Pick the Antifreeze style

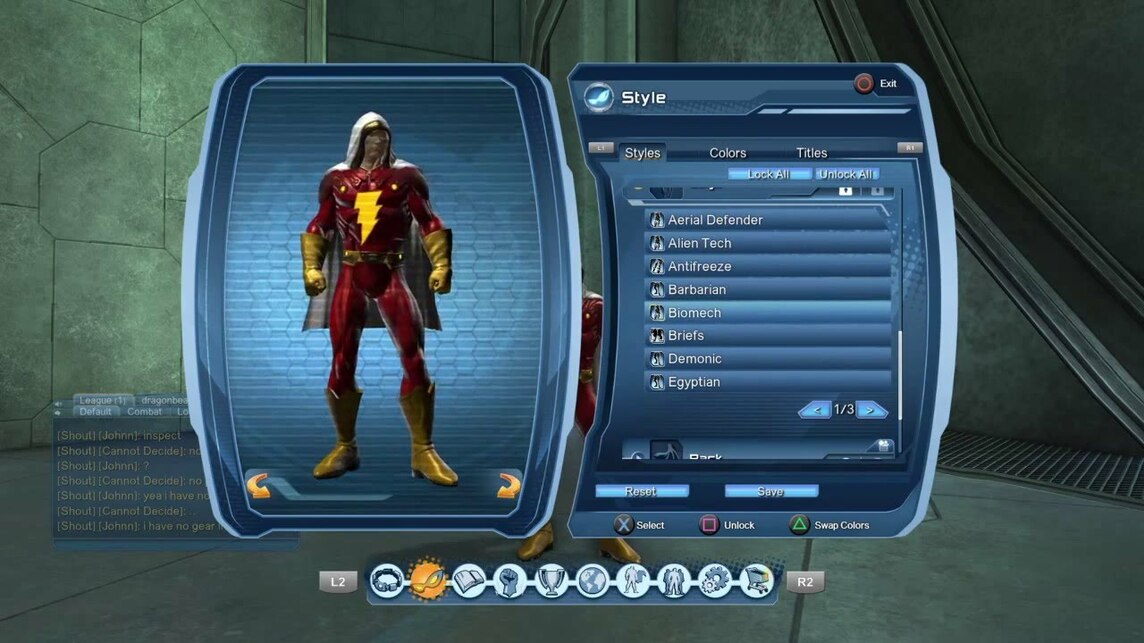767,266
